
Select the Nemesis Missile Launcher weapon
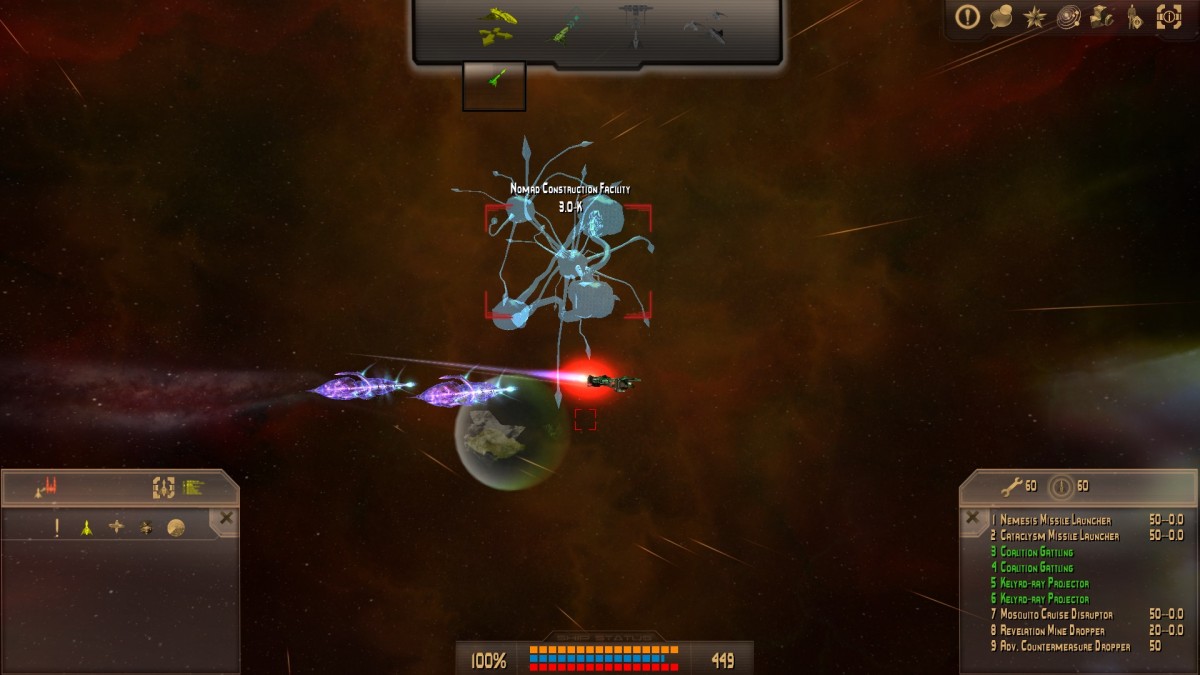[1055, 520]
